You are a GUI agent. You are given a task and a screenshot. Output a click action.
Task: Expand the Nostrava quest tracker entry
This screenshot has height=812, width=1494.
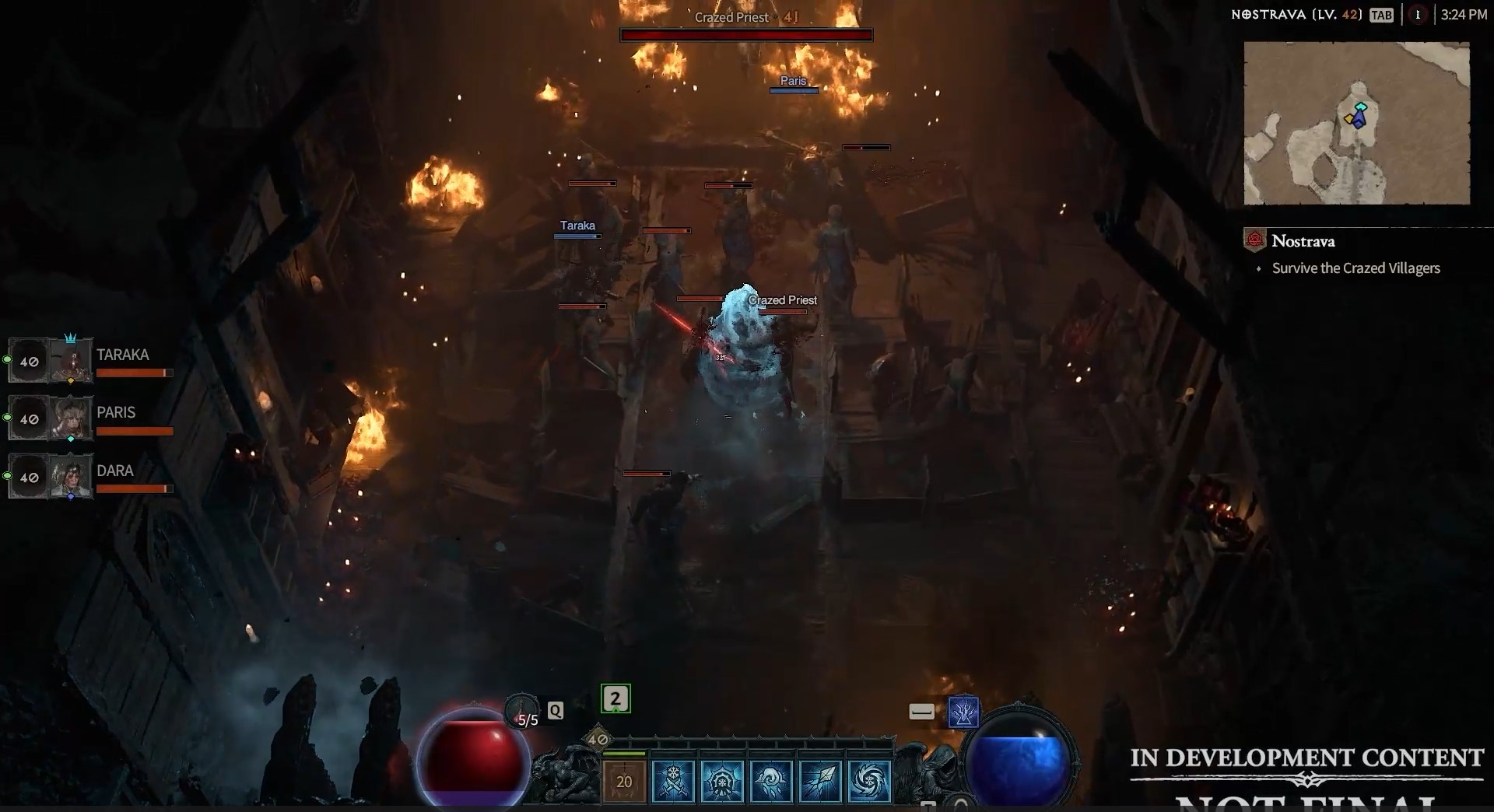1302,241
